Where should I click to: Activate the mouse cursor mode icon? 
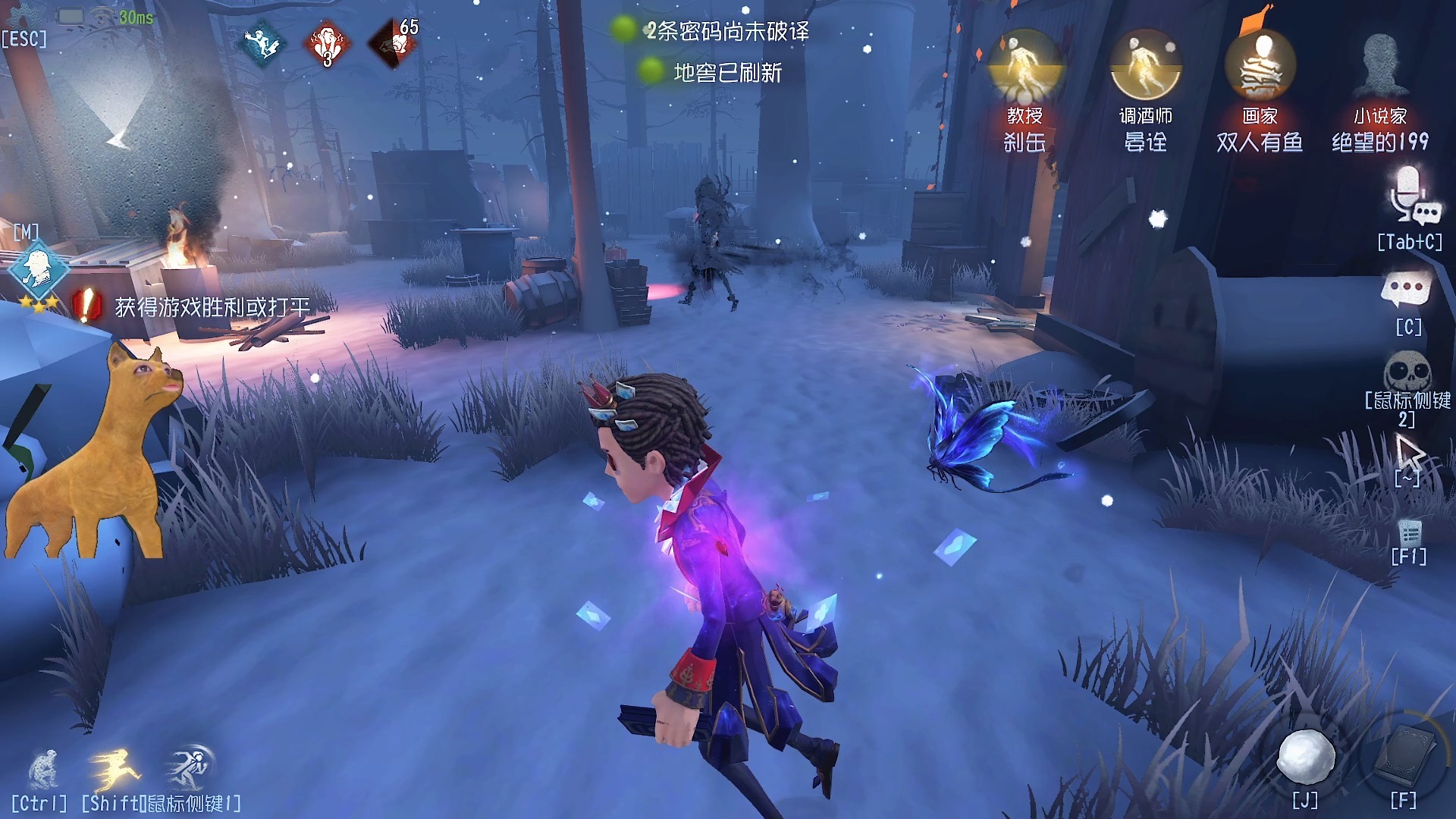click(1409, 454)
